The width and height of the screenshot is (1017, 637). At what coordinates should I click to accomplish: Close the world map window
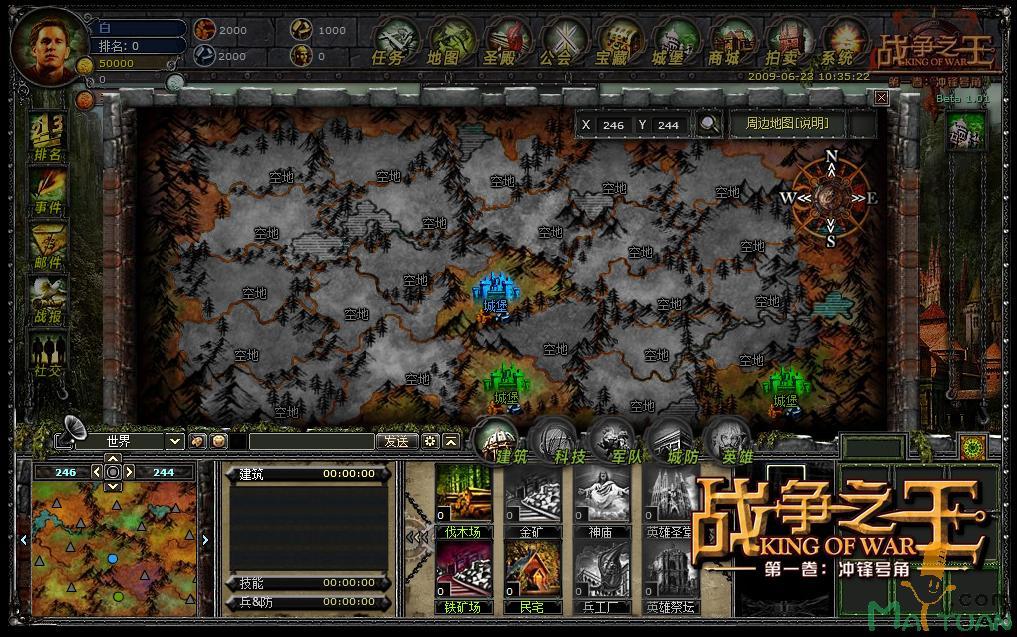click(x=881, y=97)
